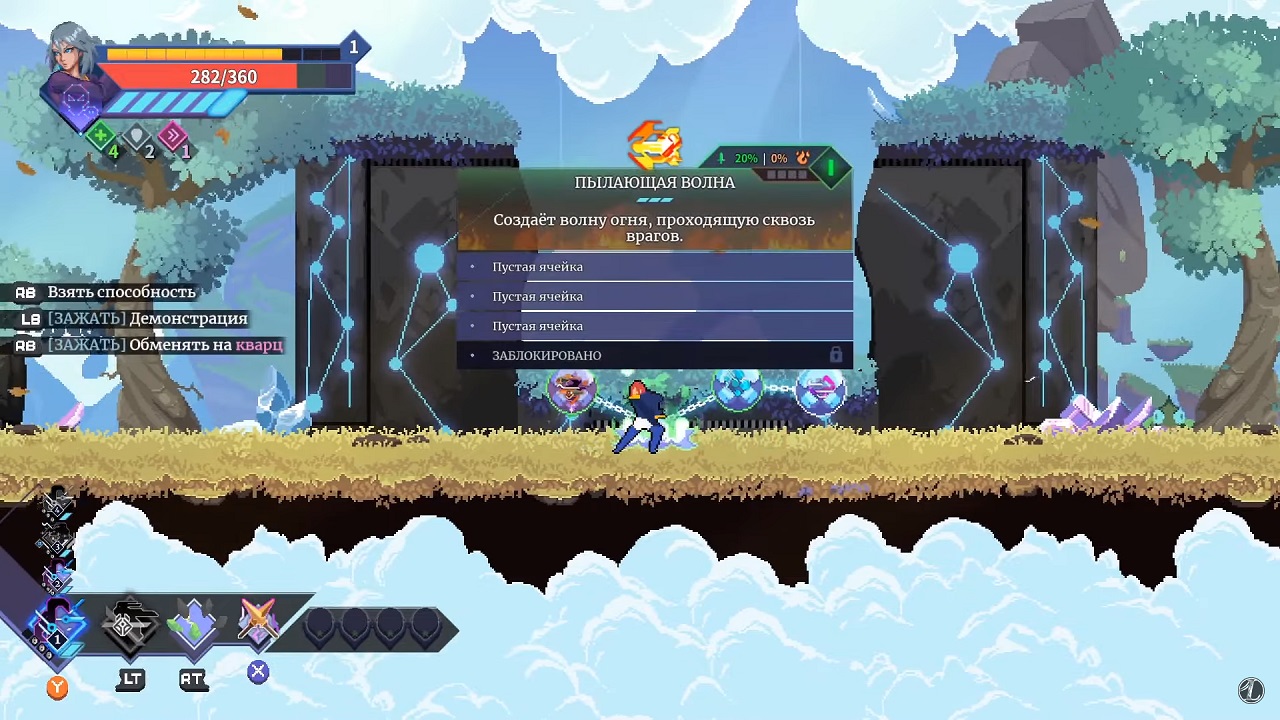Switch to the loadout numbered 2
The image size is (1280, 720).
tap(56, 578)
